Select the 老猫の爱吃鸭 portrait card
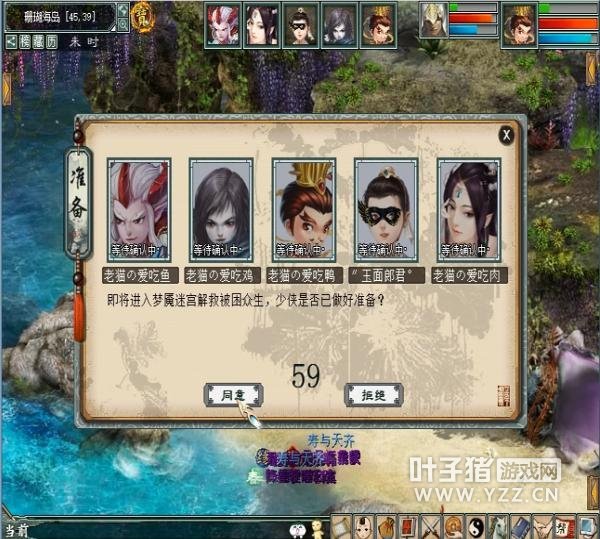 coord(304,211)
